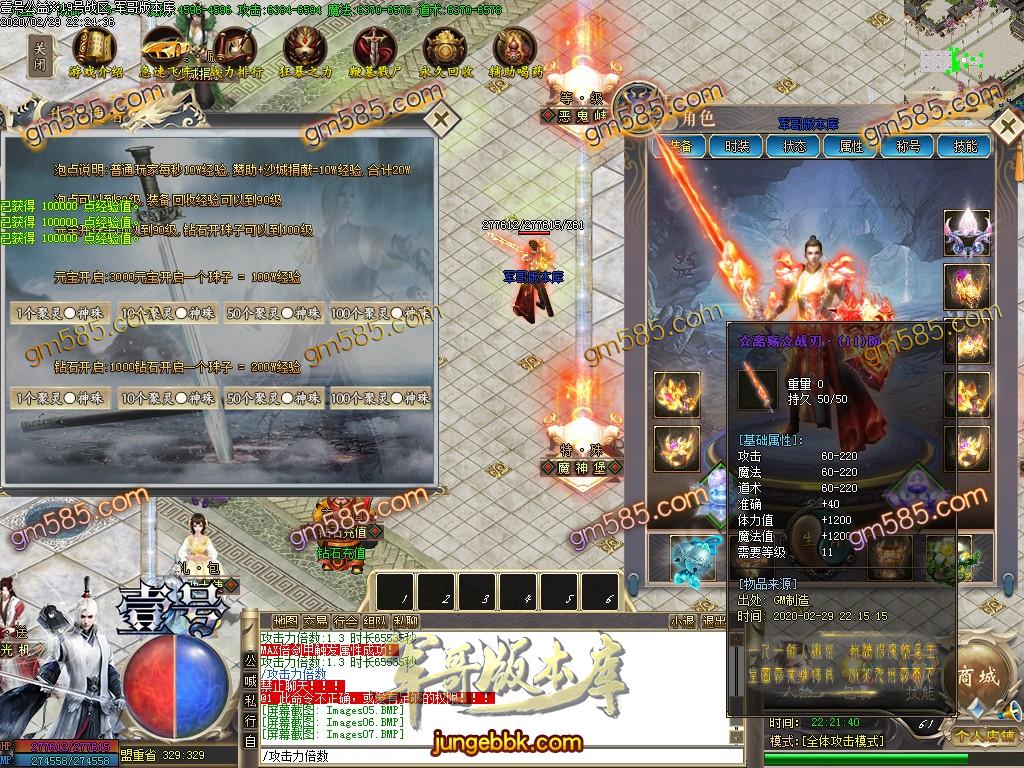Choose 100个聚灵神珠 in the 钻石开启 row
The image size is (1024, 768).
[380, 398]
